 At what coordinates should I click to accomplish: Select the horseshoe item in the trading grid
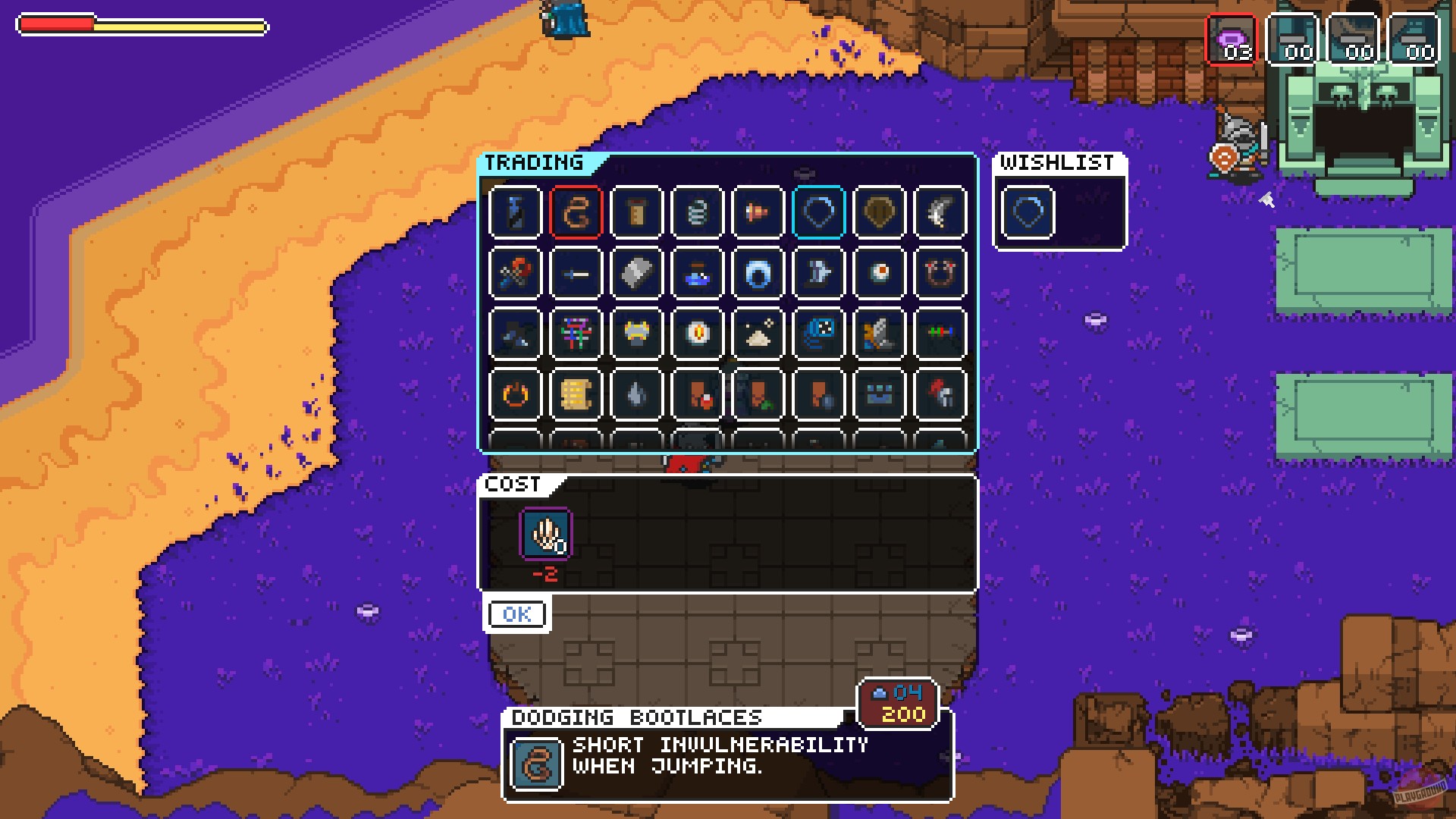coord(938,273)
